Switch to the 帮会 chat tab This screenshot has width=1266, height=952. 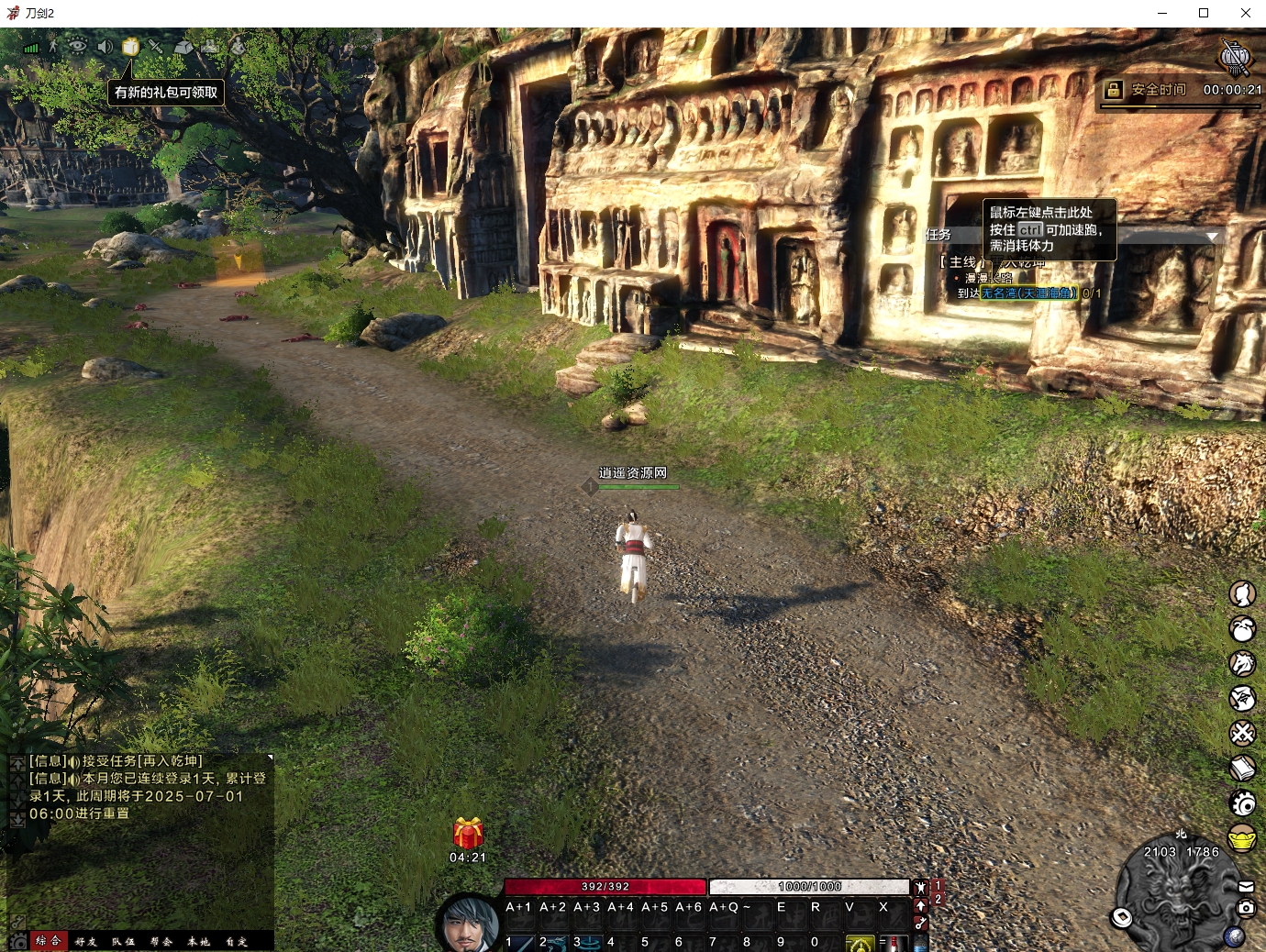(x=161, y=941)
